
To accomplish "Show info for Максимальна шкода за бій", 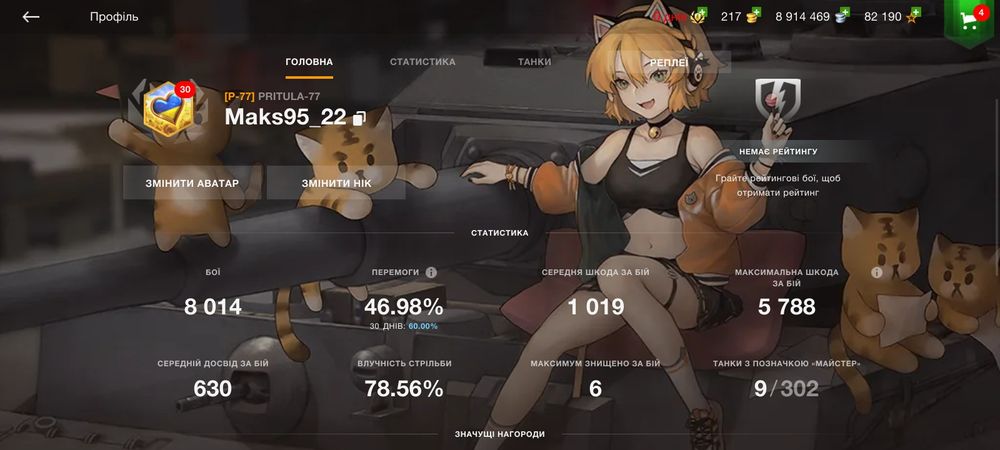I will pos(876,272).
